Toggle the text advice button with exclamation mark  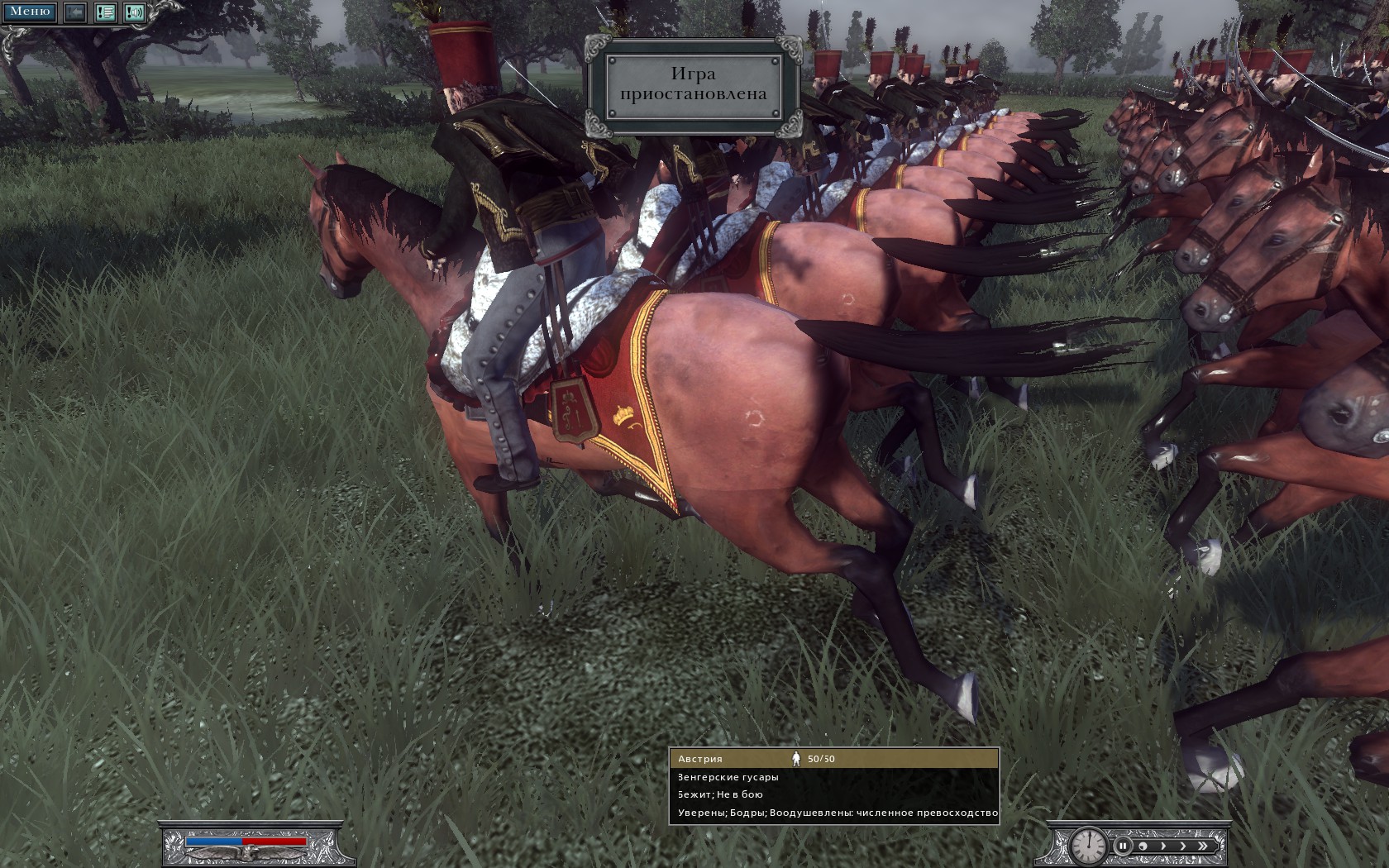pyautogui.click(x=105, y=12)
